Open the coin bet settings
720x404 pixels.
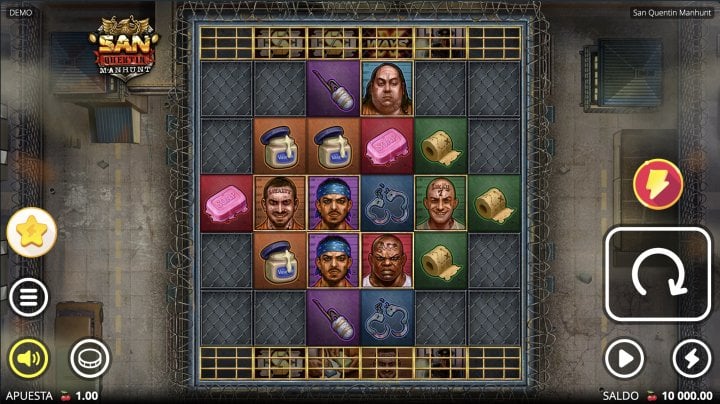coord(89,358)
